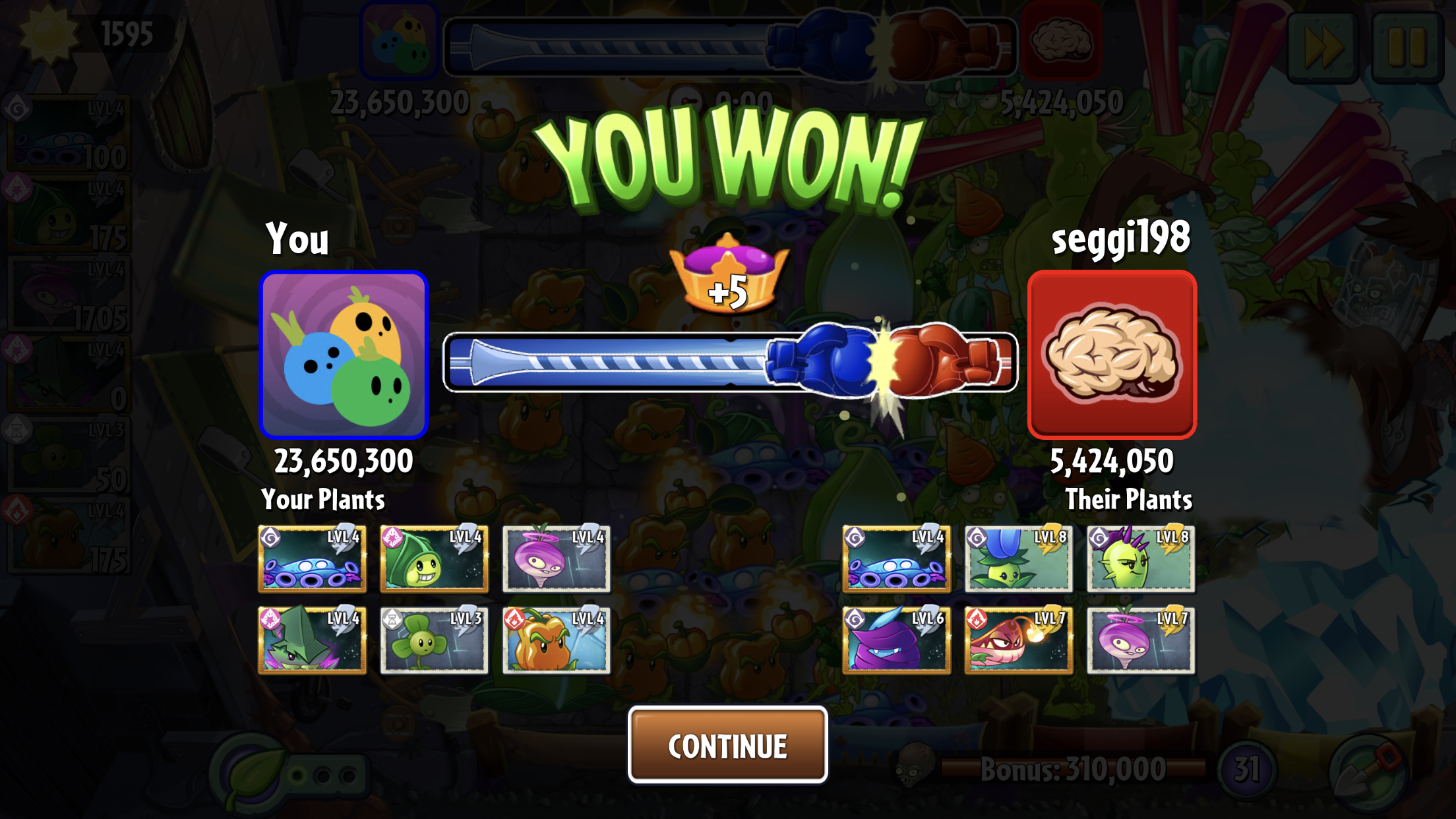This screenshot has height=819, width=1456.
Task: Inspect the opponent's LVL 7 Snapdragon card
Action: coord(1018,640)
